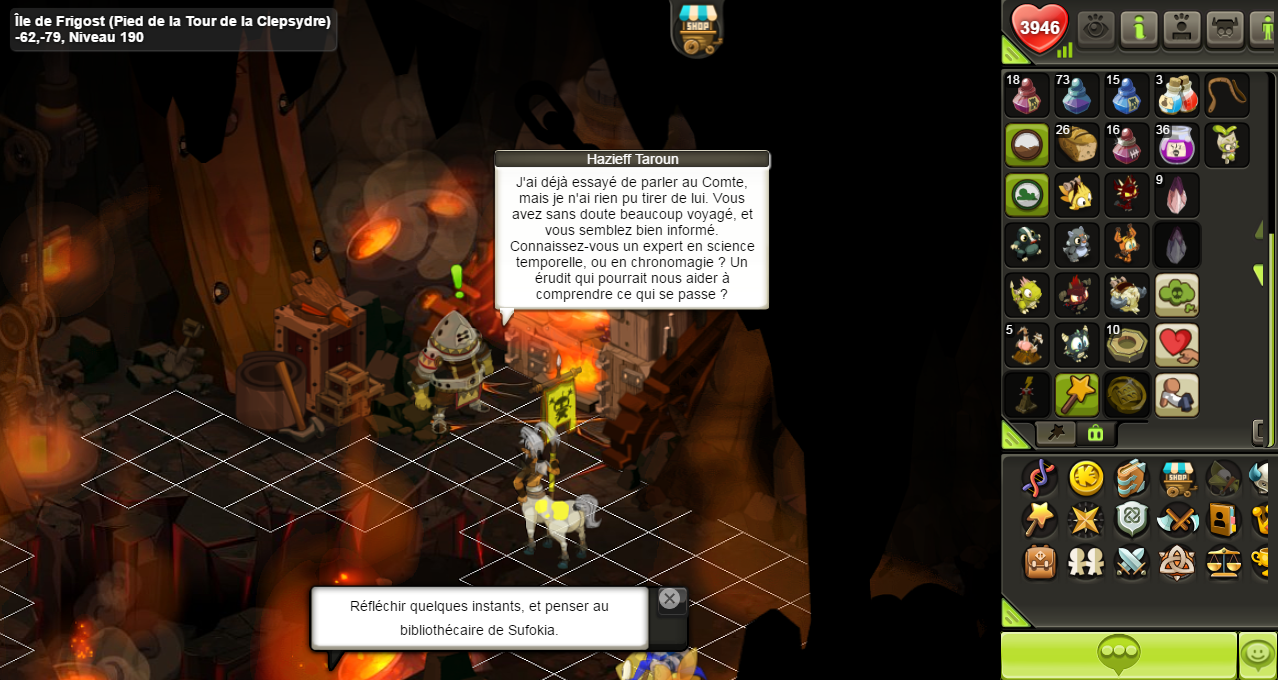The width and height of the screenshot is (1278, 680).
Task: Toggle the eye icon button at top
Action: [1097, 29]
